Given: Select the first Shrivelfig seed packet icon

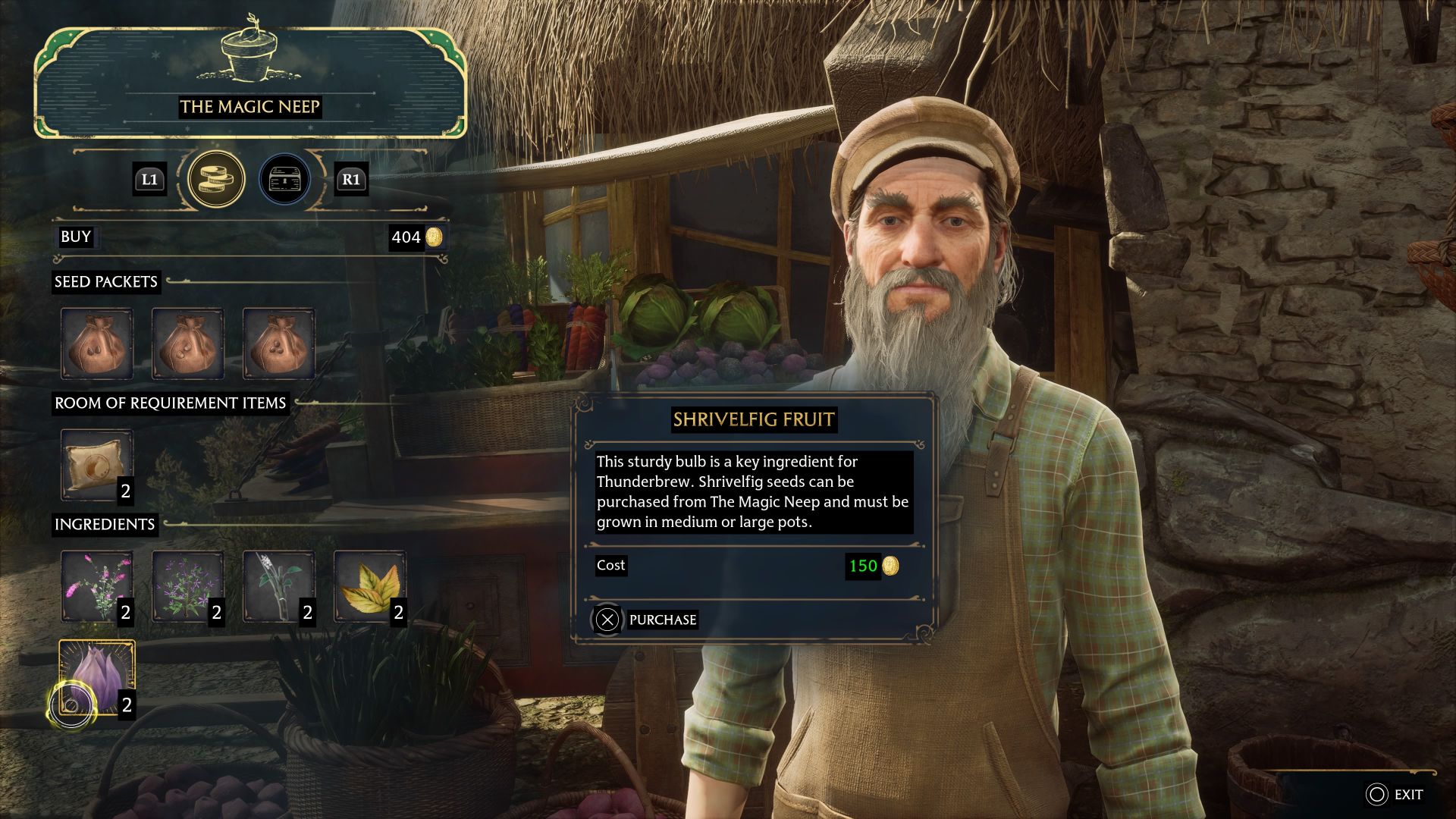Looking at the screenshot, I should (98, 344).
